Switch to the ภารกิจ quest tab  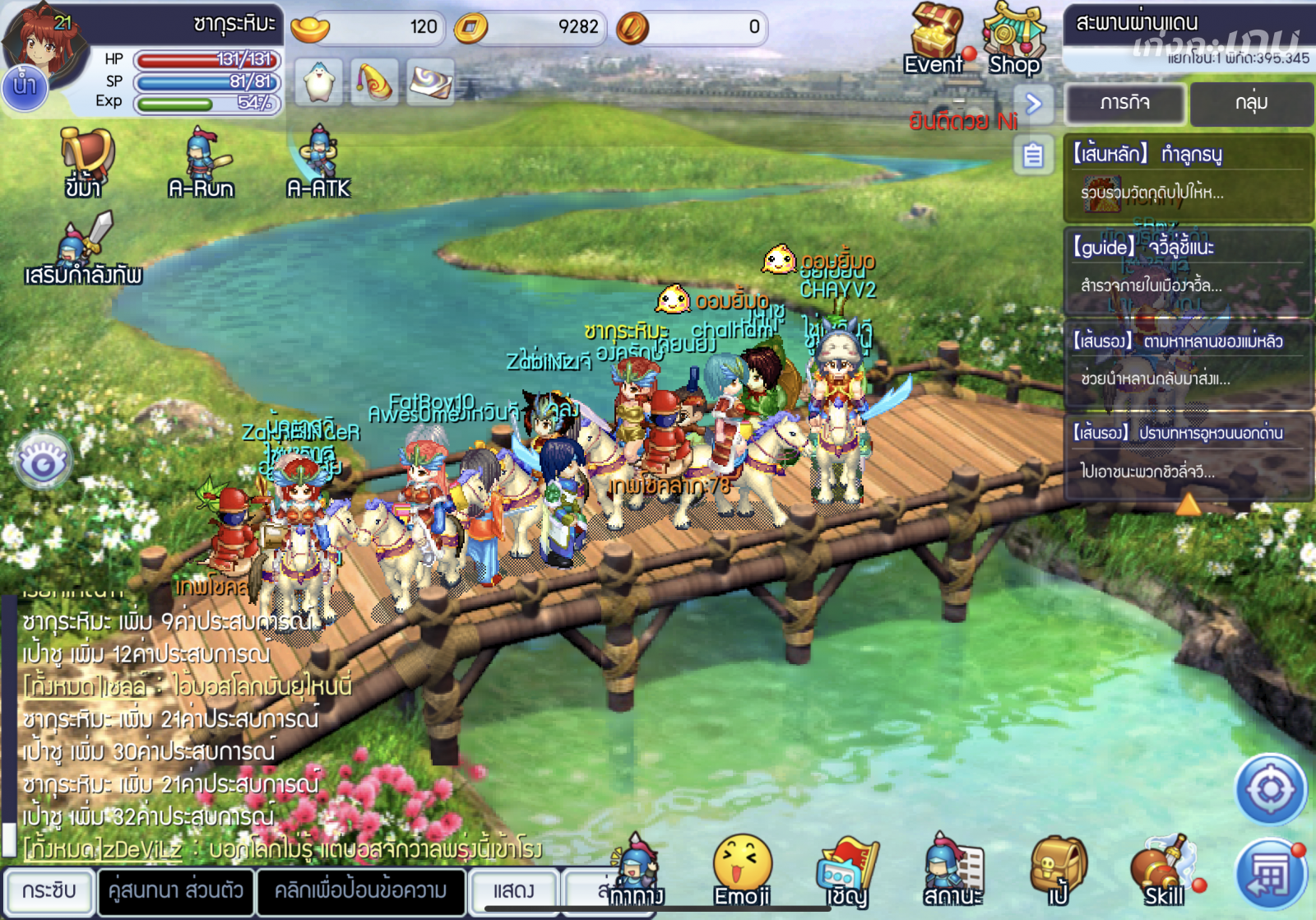1125,103
